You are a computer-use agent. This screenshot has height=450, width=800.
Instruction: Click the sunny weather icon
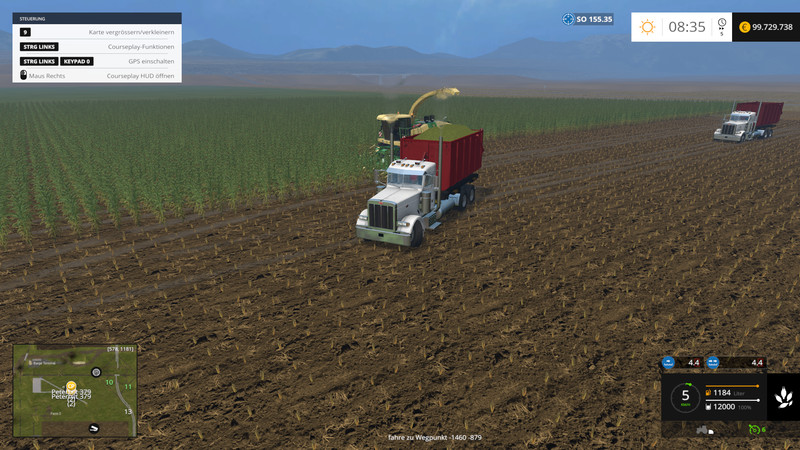tap(647, 27)
